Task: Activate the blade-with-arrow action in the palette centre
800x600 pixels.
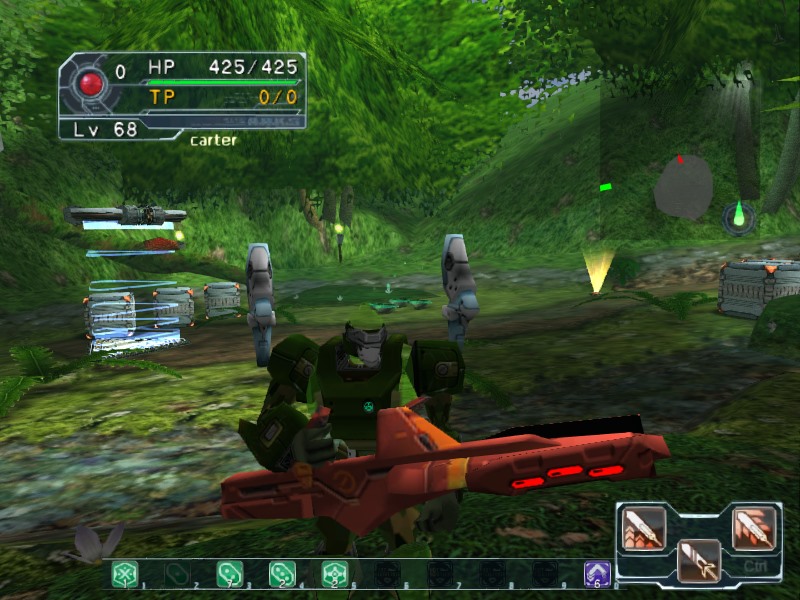Action: (x=698, y=560)
